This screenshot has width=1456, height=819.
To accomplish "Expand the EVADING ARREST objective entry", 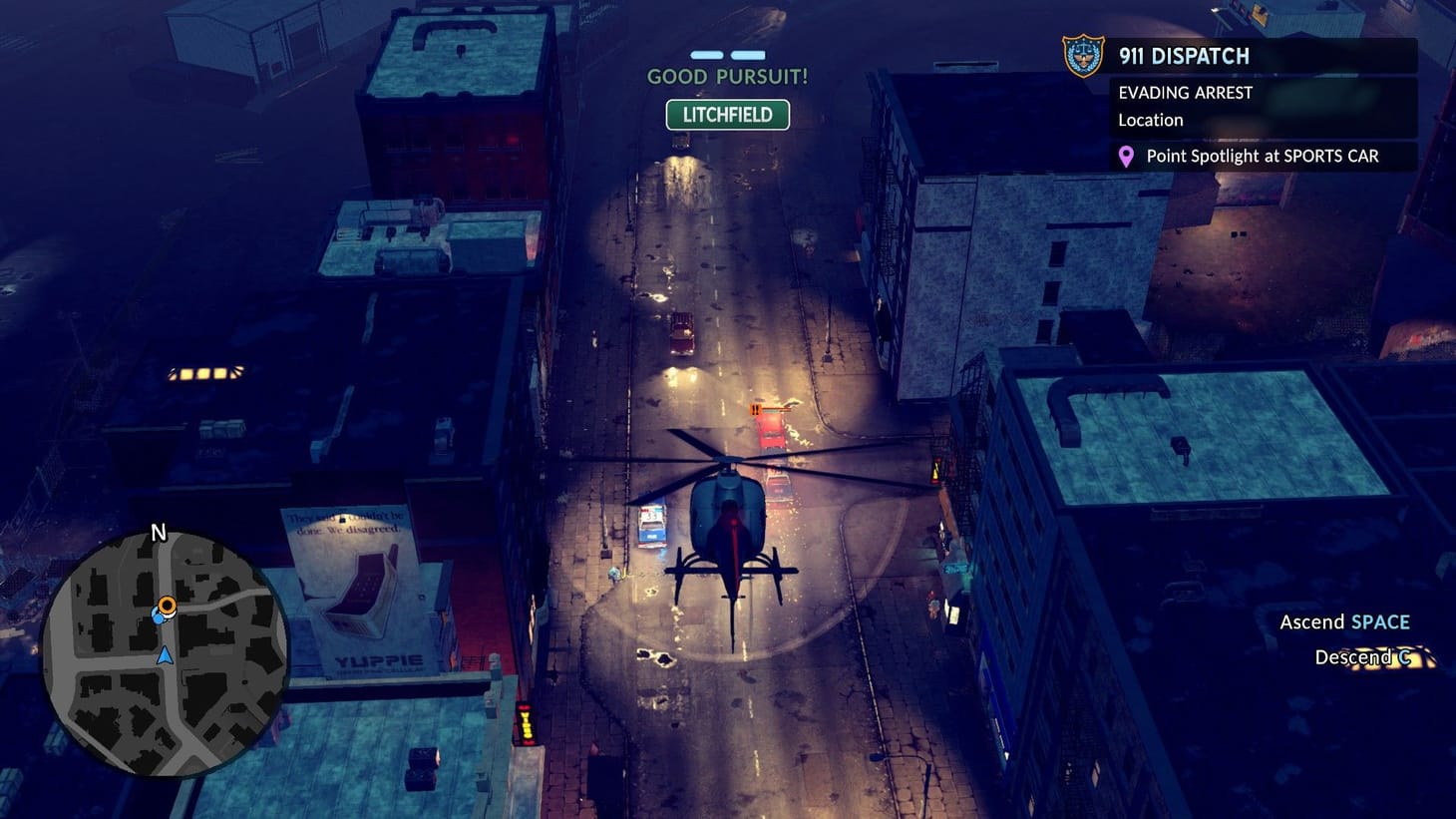I will tap(1187, 92).
